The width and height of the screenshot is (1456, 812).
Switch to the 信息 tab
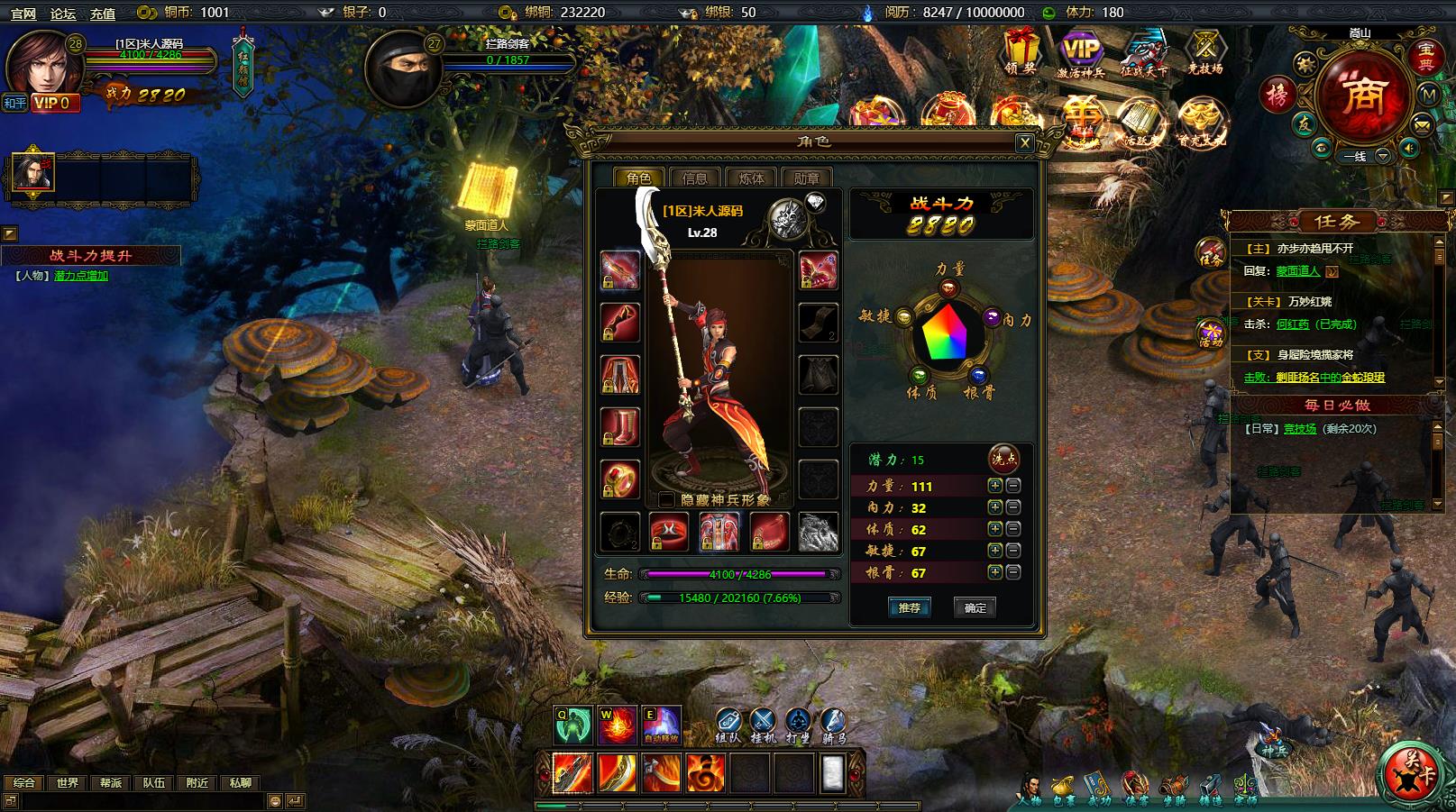coord(694,178)
